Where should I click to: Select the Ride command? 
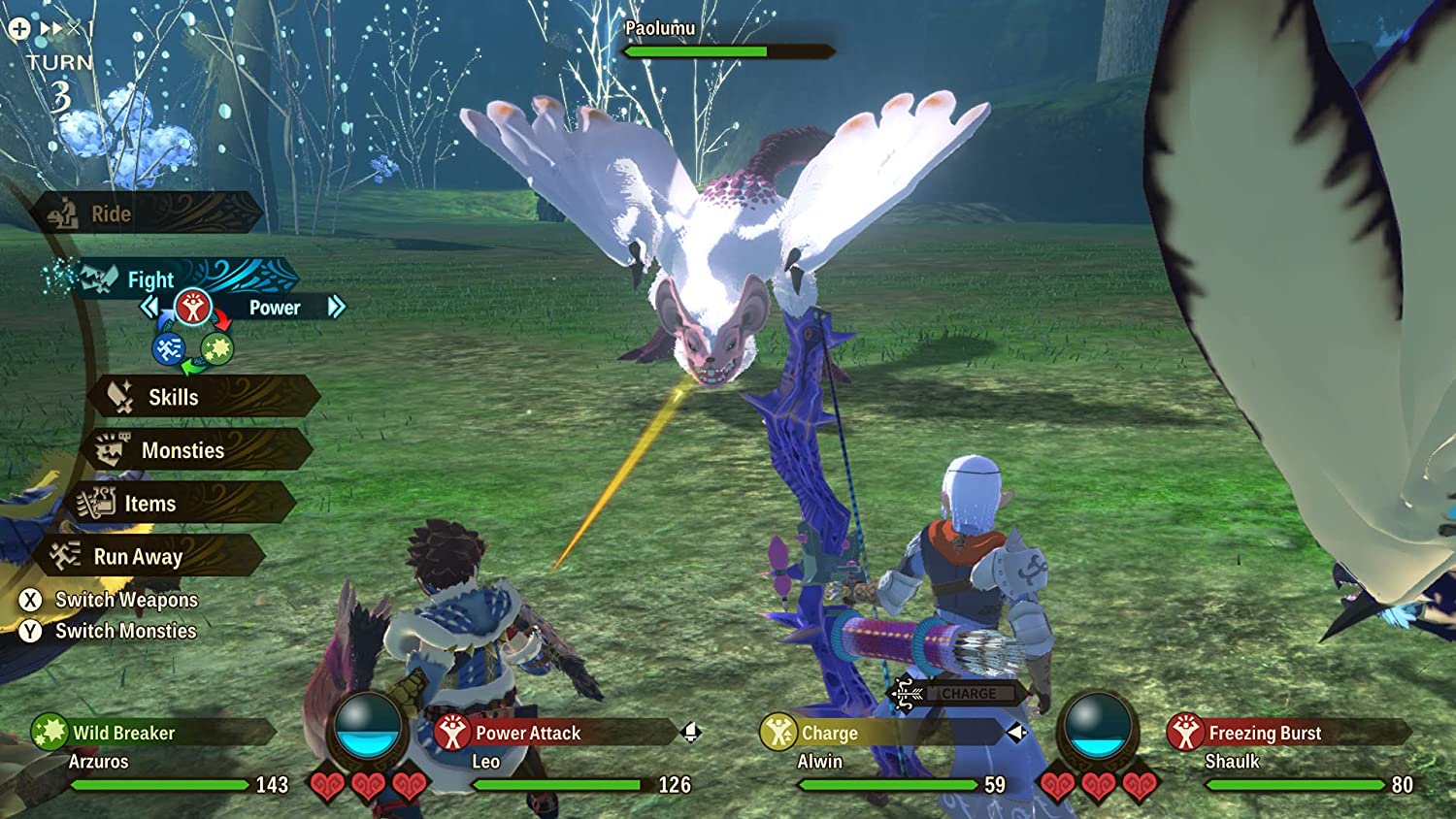point(146,213)
